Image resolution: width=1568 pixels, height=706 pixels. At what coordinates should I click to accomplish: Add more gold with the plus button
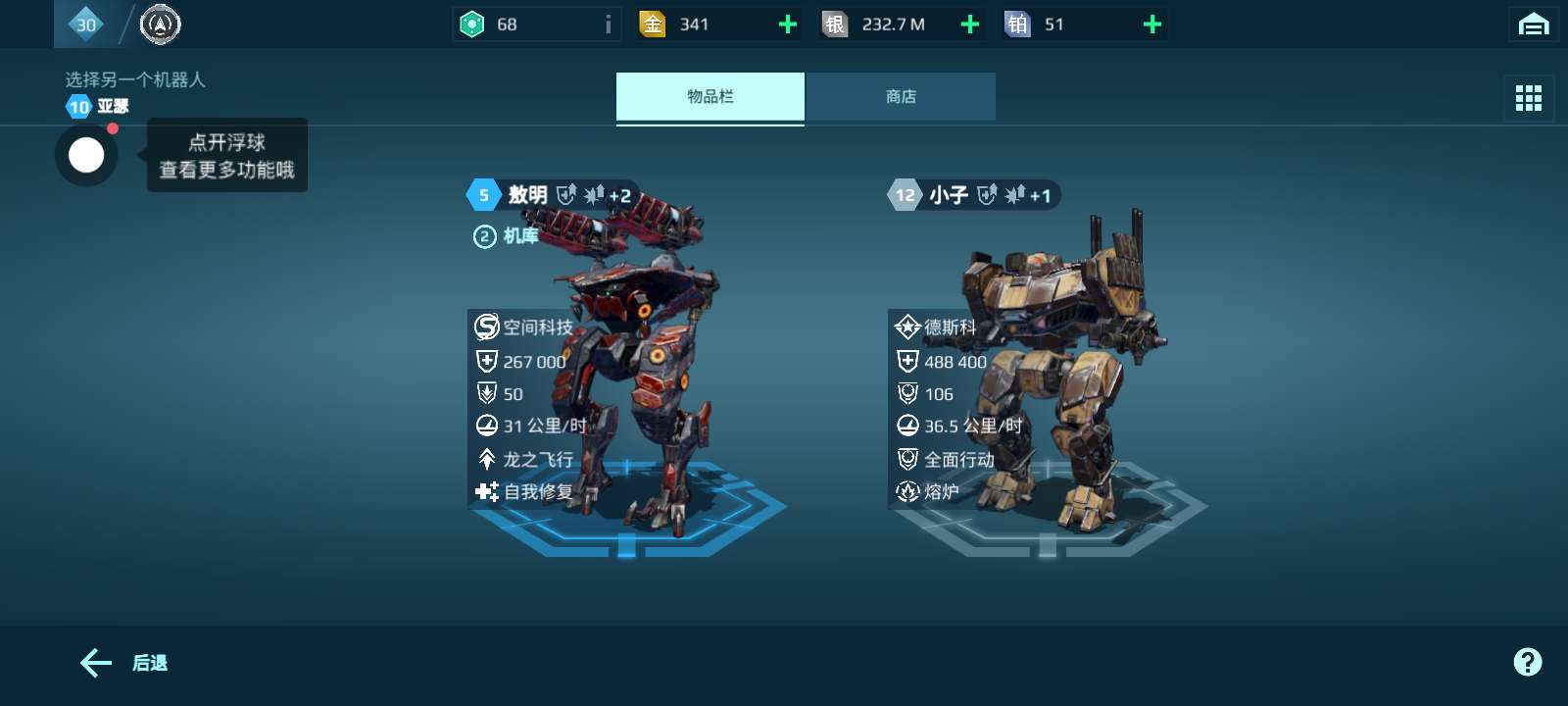[787, 25]
